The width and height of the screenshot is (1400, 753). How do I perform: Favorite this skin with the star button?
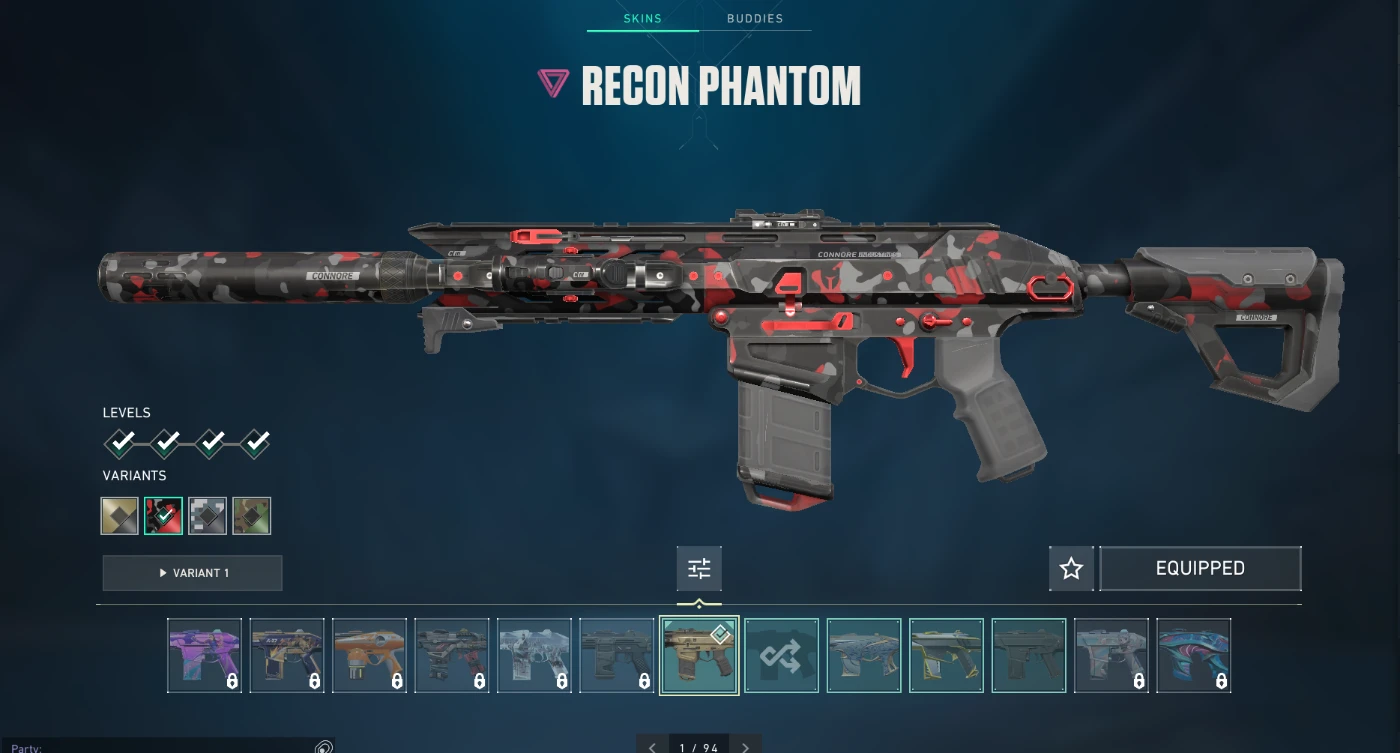[x=1071, y=569]
